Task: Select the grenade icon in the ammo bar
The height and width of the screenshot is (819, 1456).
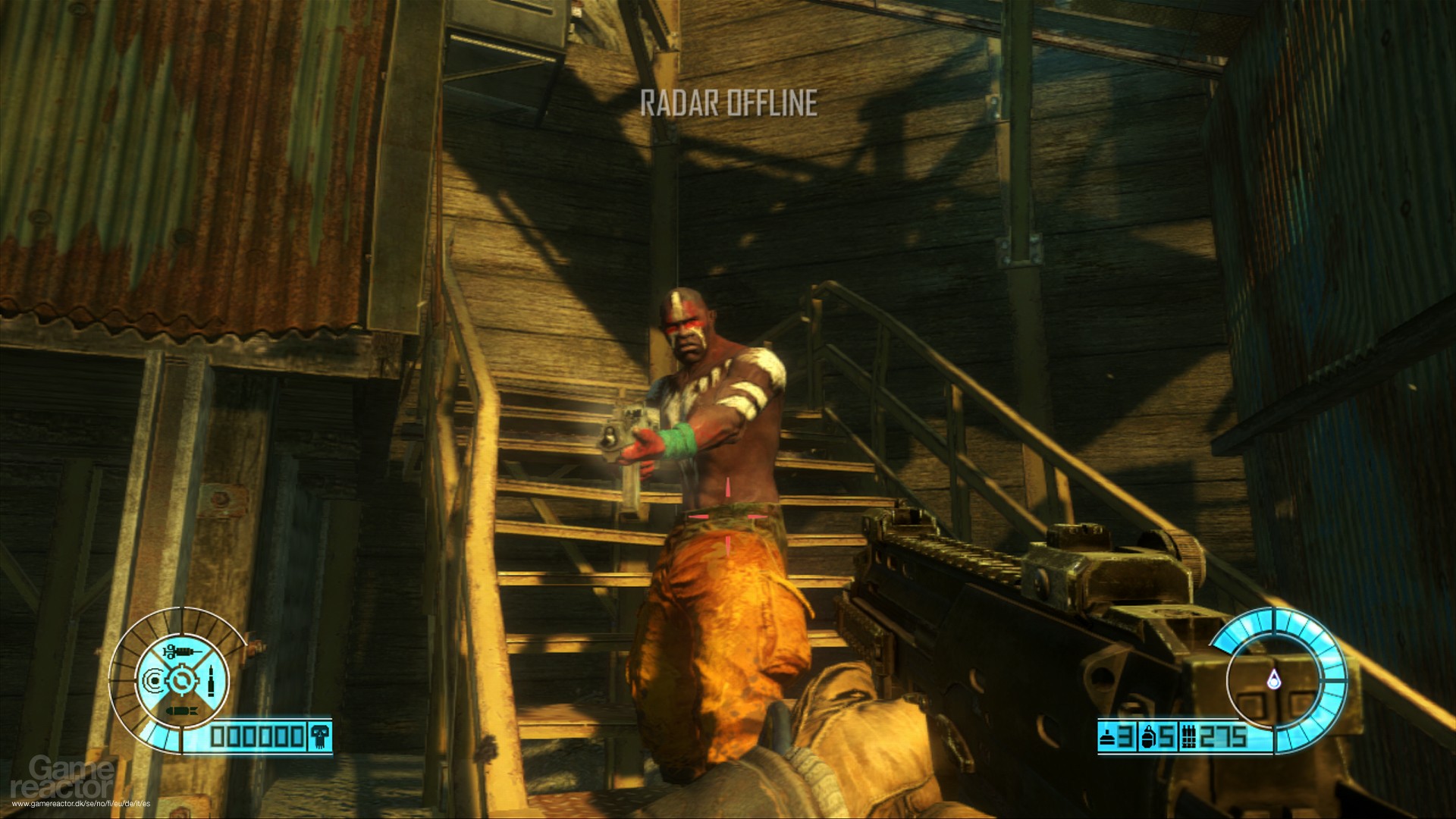Action: [x=1149, y=736]
